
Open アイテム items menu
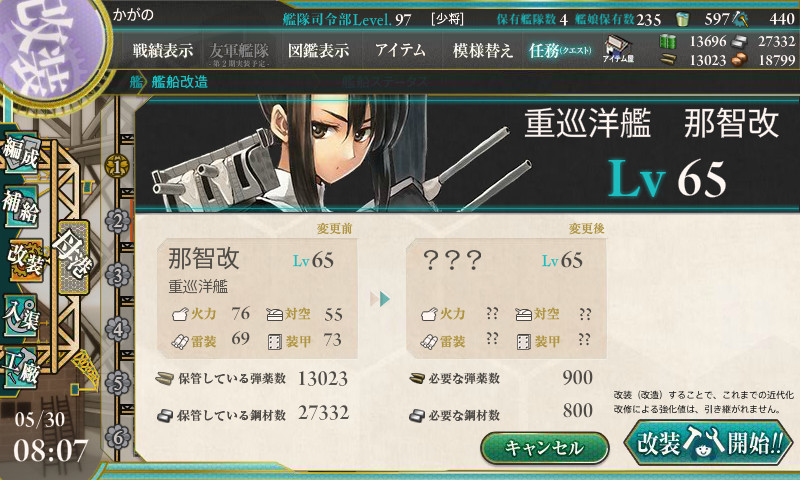click(400, 50)
